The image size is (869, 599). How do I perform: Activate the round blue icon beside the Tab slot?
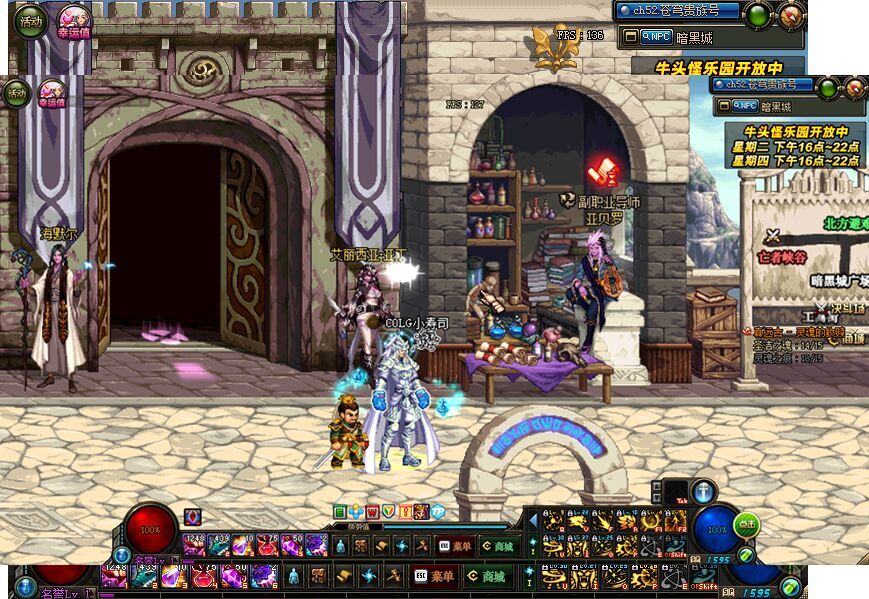tap(704, 491)
